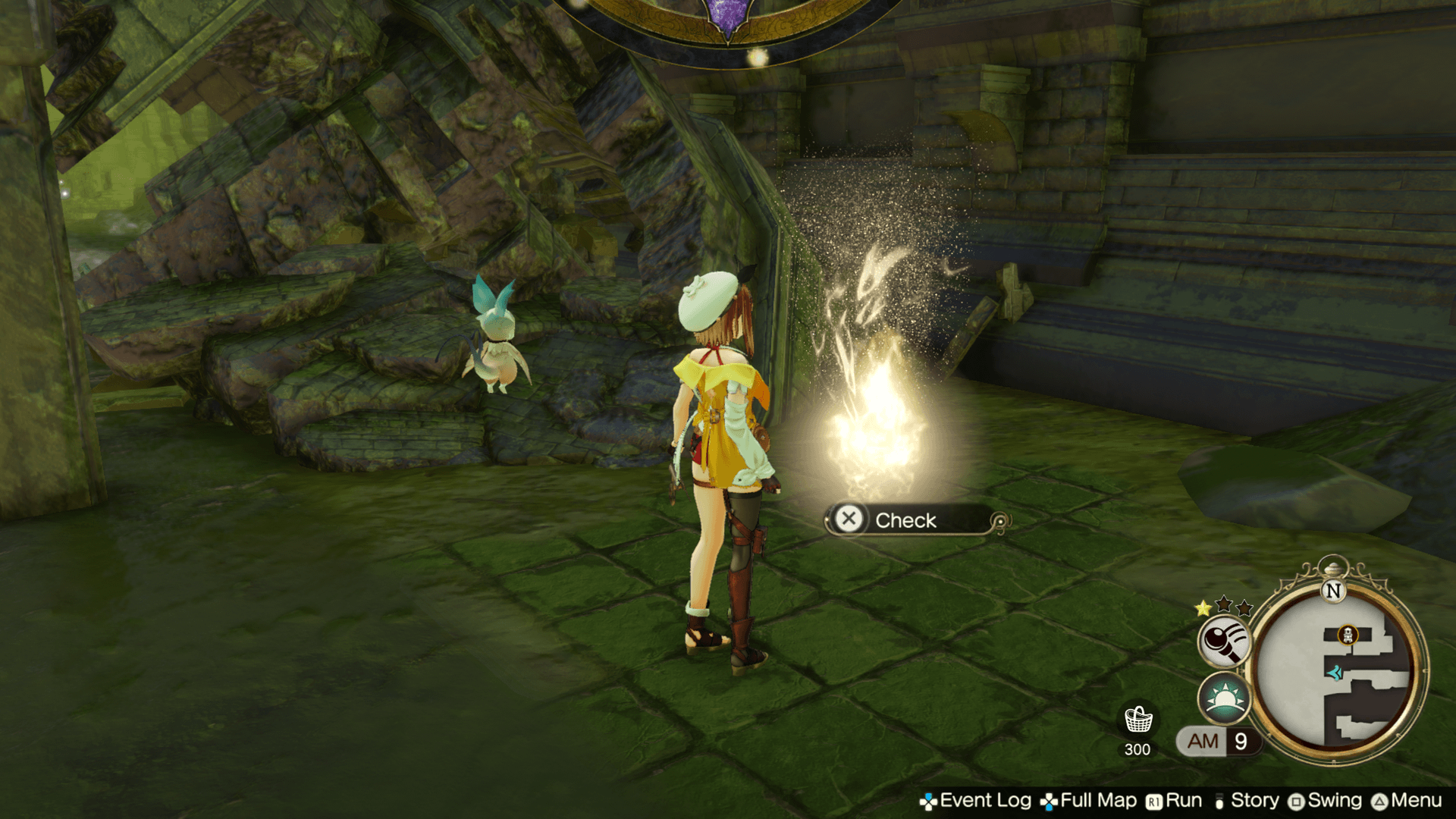Viewport: 1456px width, 819px height.
Task: Open the gathering basket icon
Action: coord(1137,720)
